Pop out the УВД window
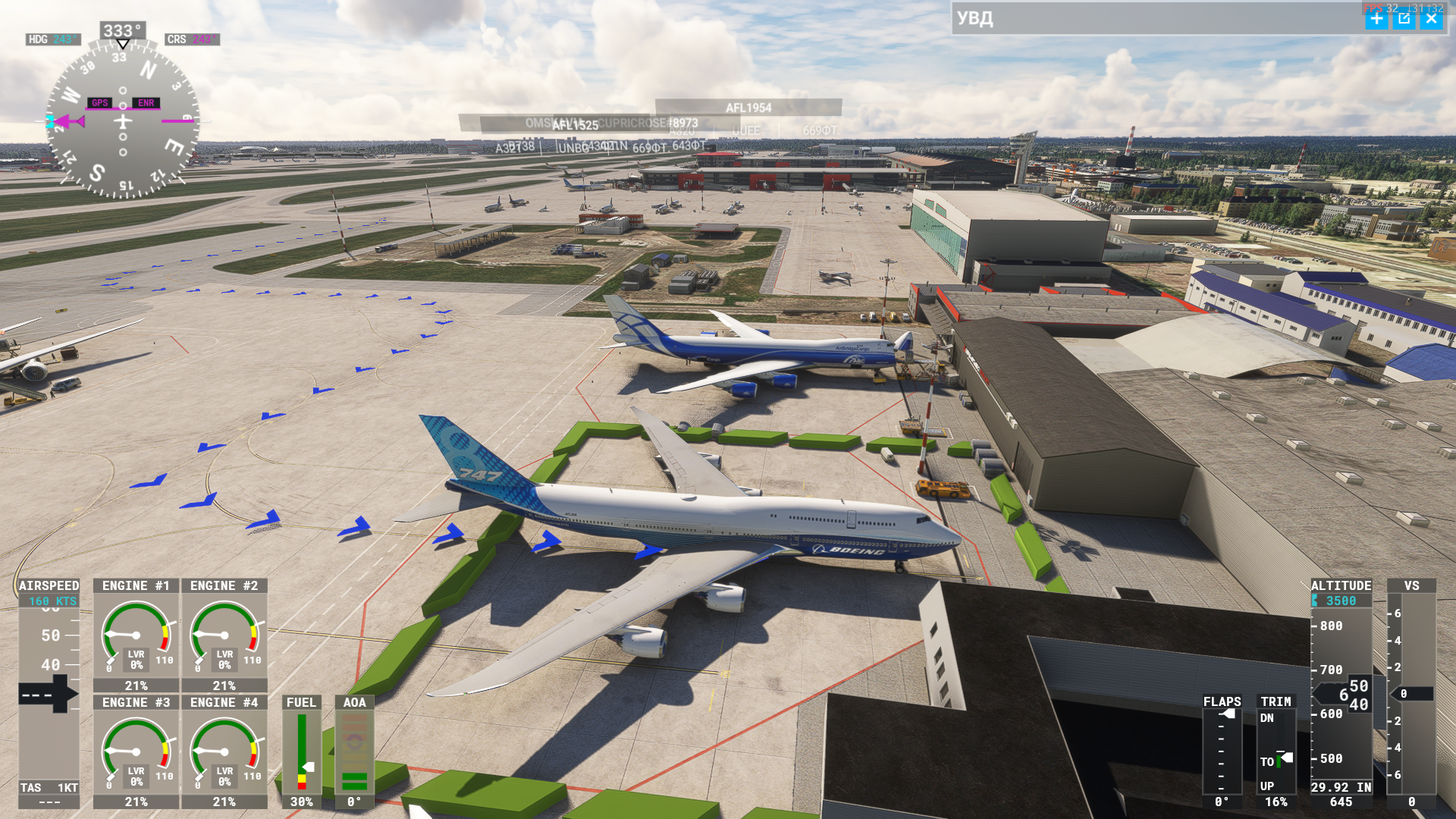Screen dimensions: 1456x819 pos(1404,19)
